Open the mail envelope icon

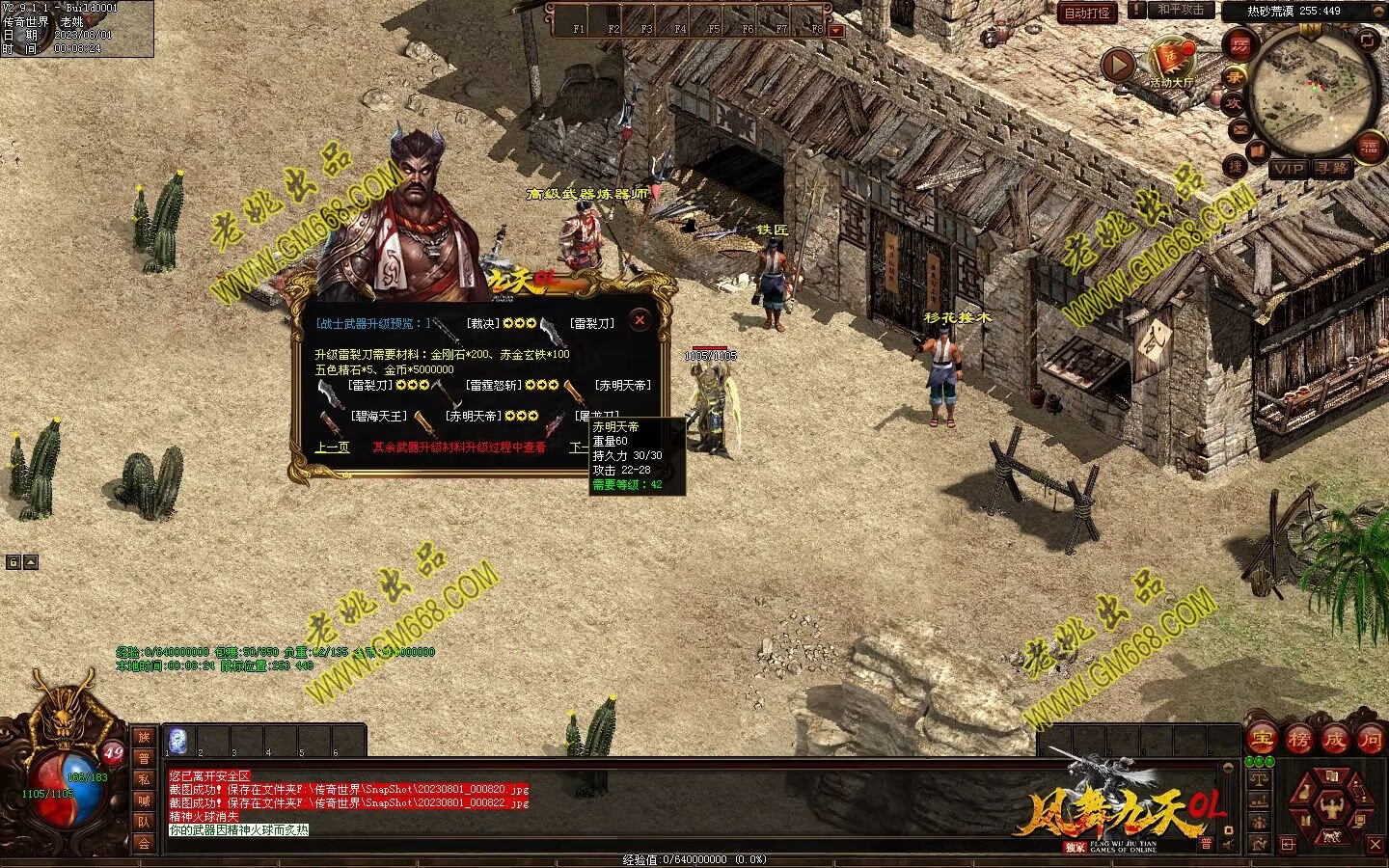[x=1239, y=129]
